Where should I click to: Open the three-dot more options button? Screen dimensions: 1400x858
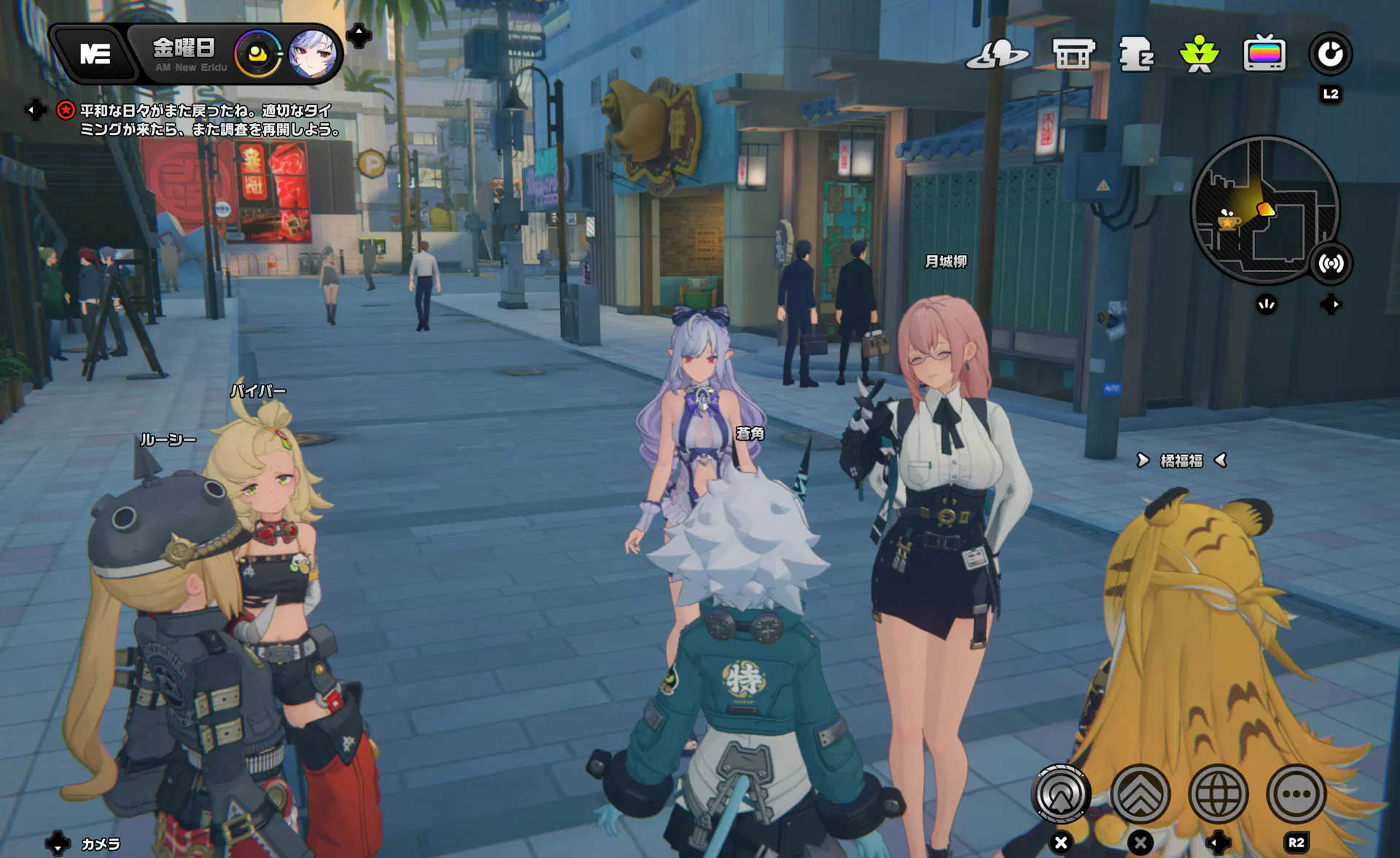(x=1296, y=794)
